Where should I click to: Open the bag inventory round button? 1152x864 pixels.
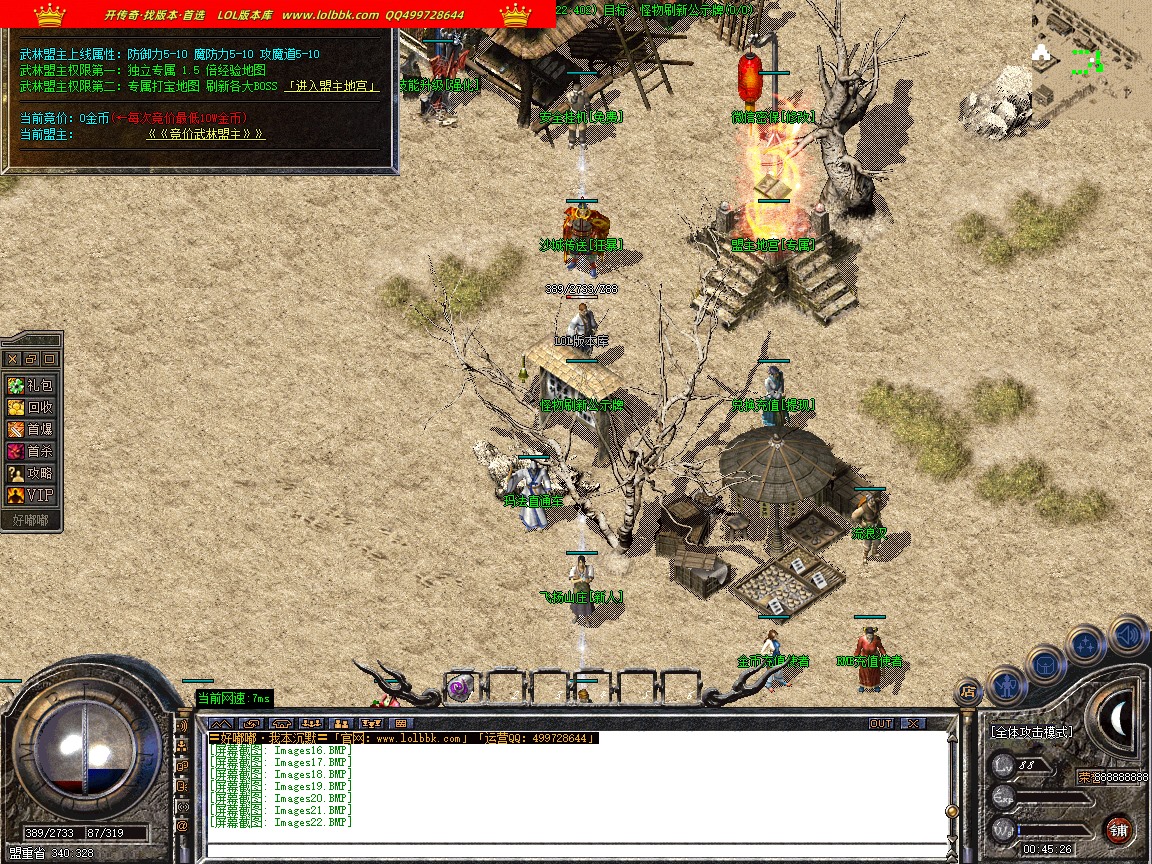[1046, 663]
